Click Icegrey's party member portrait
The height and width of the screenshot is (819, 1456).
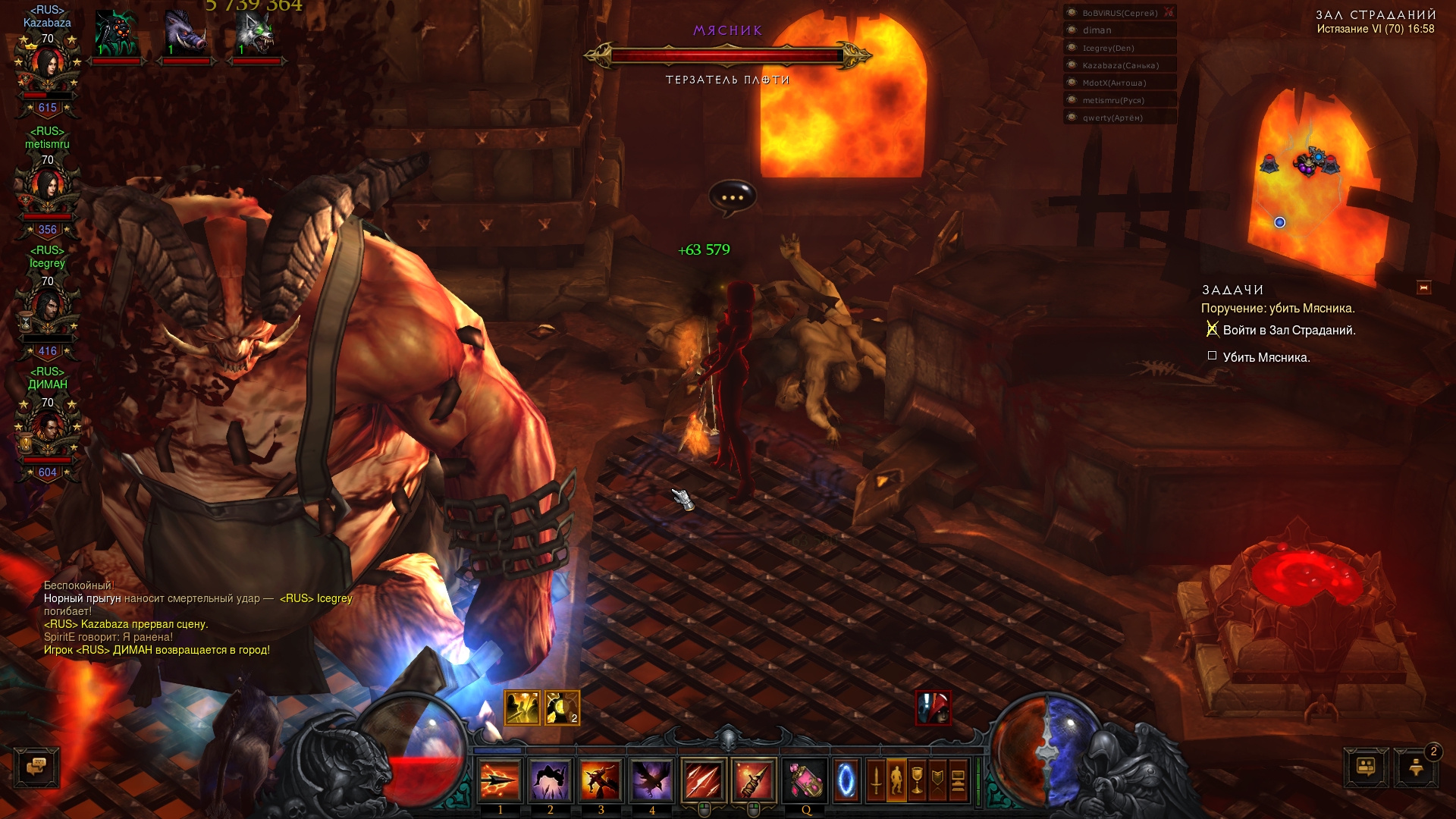[x=47, y=309]
